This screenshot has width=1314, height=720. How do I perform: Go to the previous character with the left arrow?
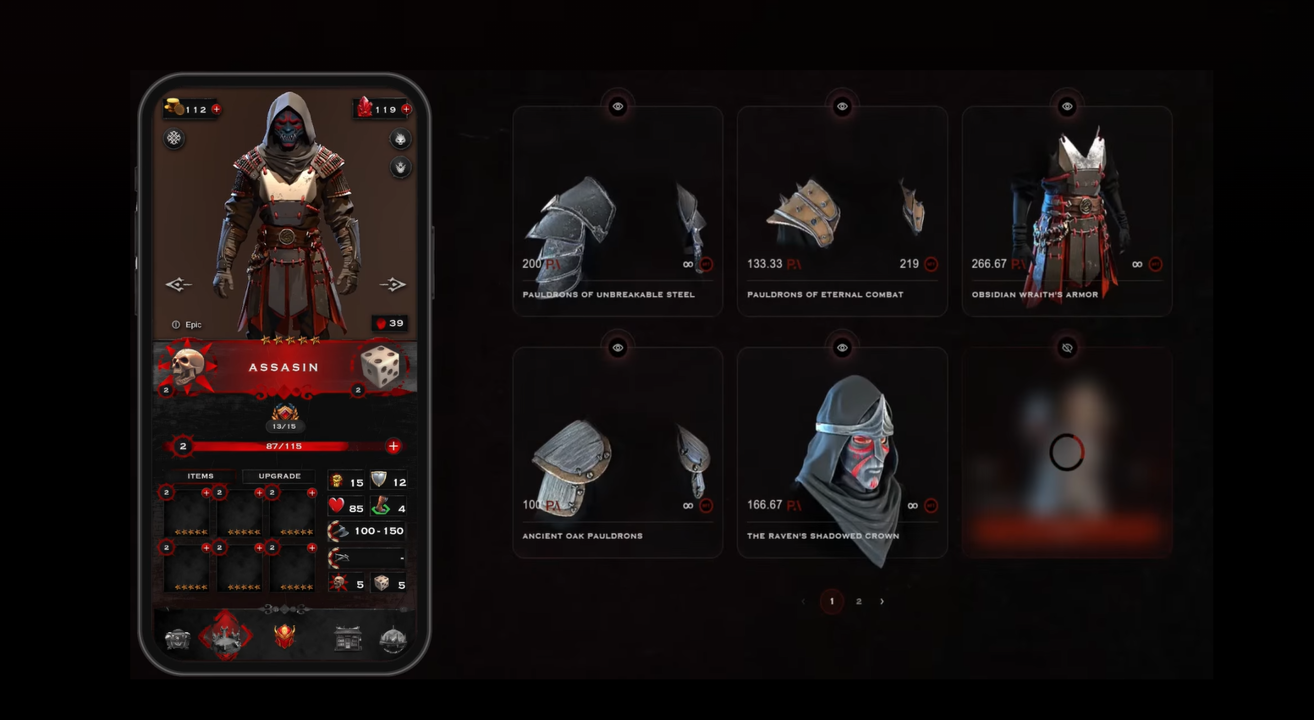[178, 285]
